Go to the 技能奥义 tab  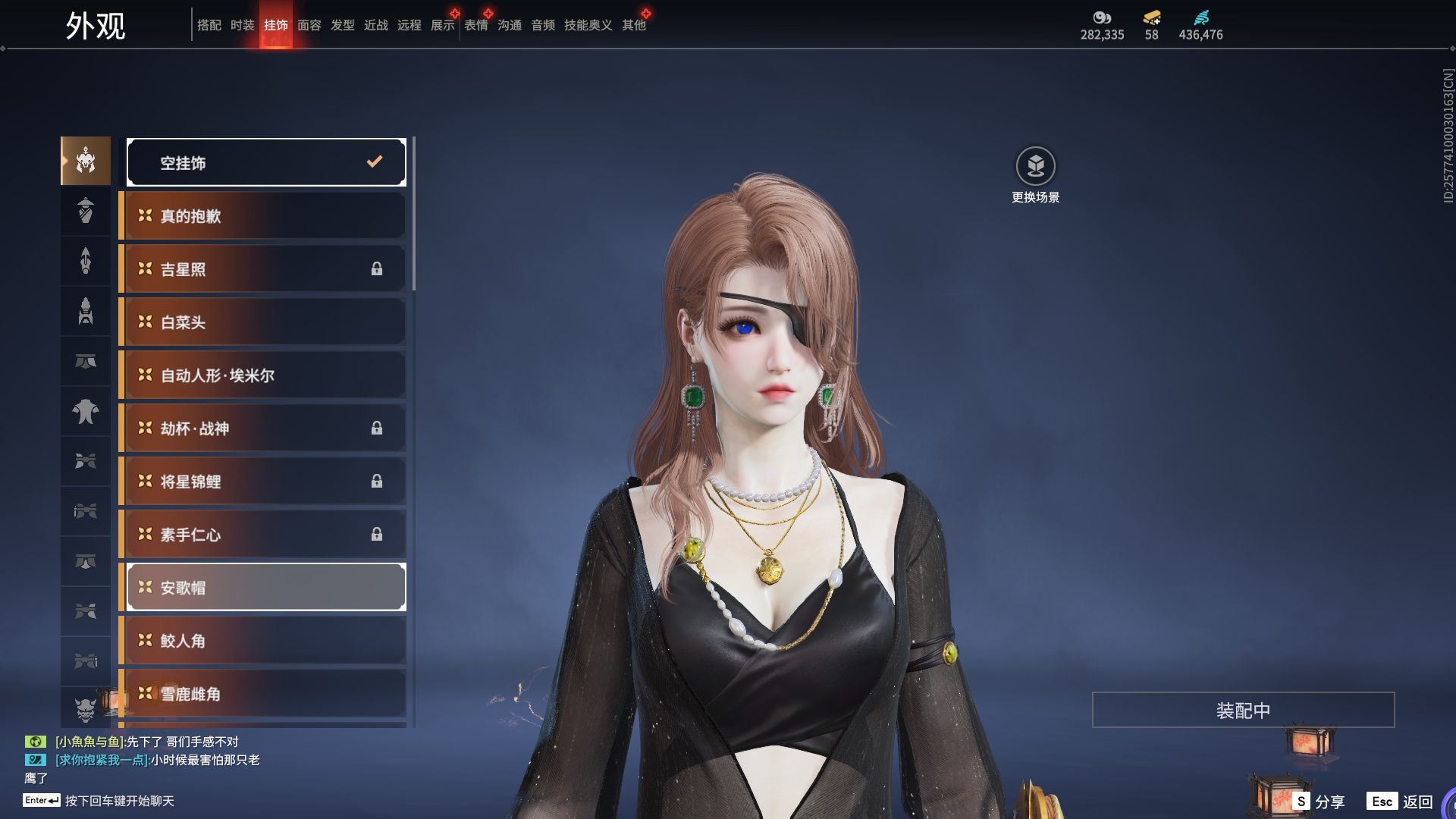click(x=588, y=25)
